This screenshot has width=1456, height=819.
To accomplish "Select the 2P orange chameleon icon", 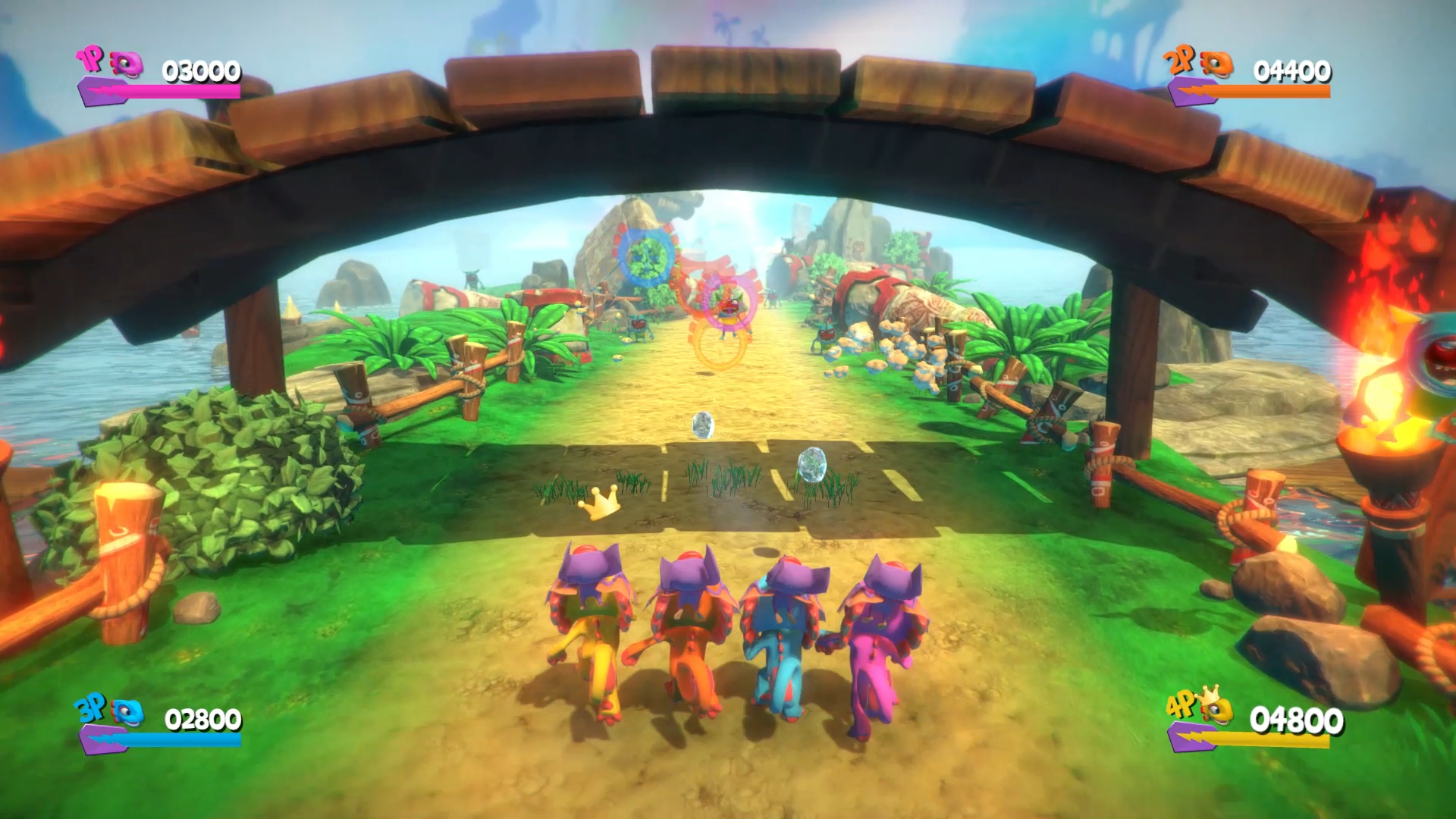I will click(1215, 64).
